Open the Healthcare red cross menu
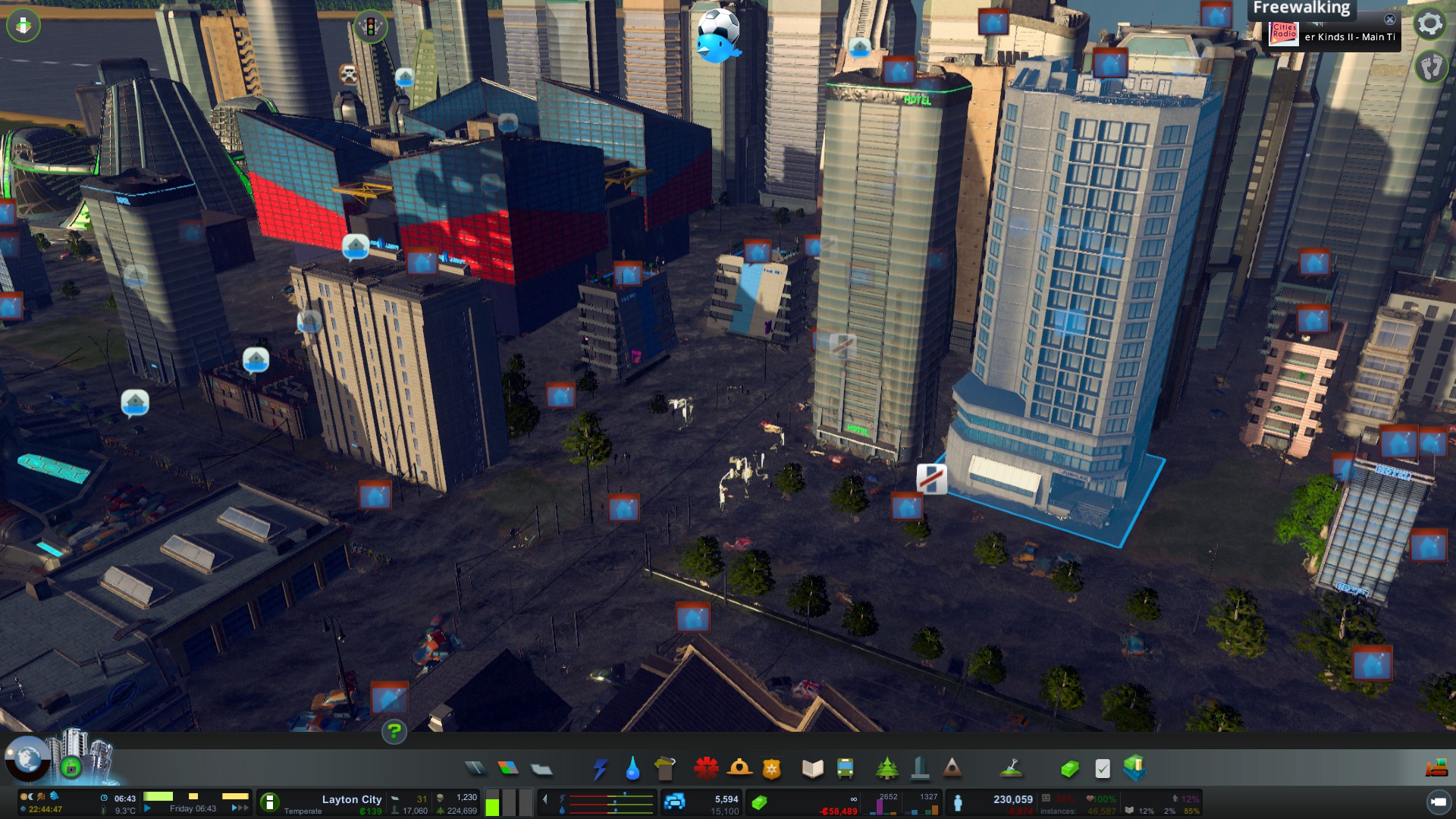The image size is (1456, 819). pyautogui.click(x=706, y=769)
